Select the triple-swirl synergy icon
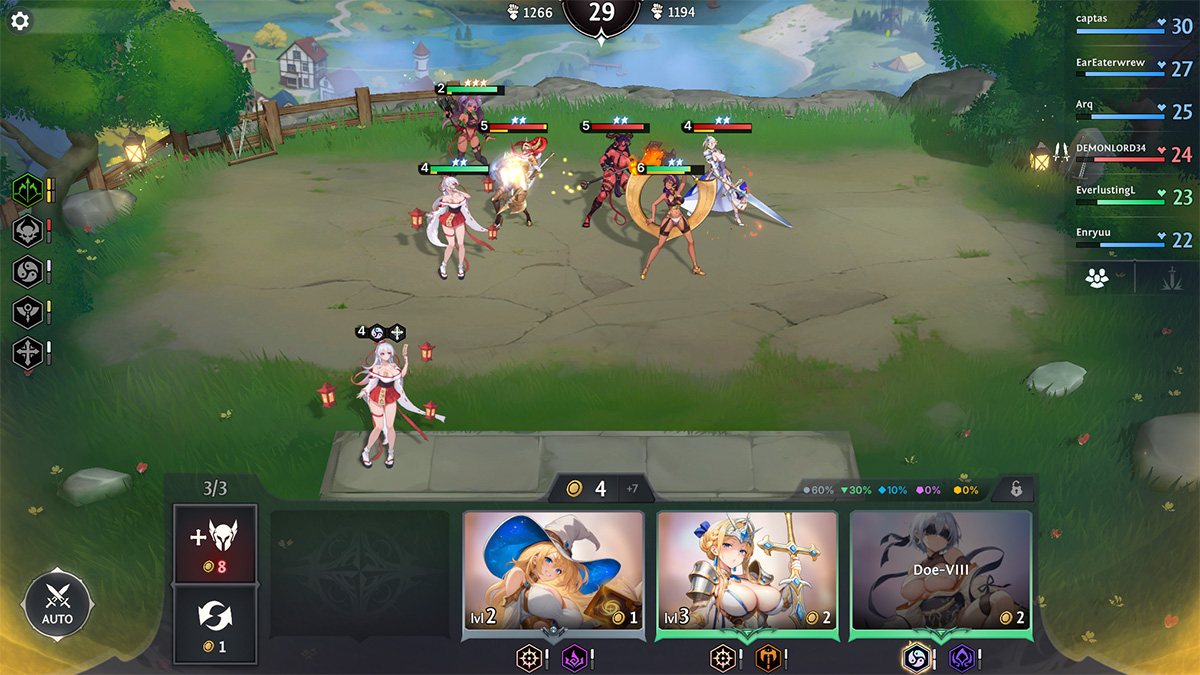 point(26,271)
